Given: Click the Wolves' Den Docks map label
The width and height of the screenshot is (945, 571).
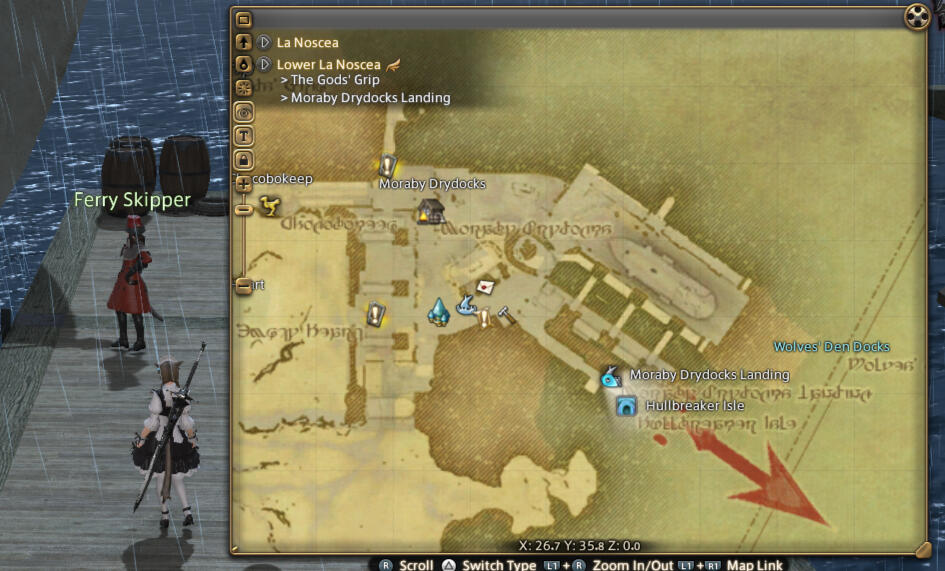Looking at the screenshot, I should click(x=831, y=347).
